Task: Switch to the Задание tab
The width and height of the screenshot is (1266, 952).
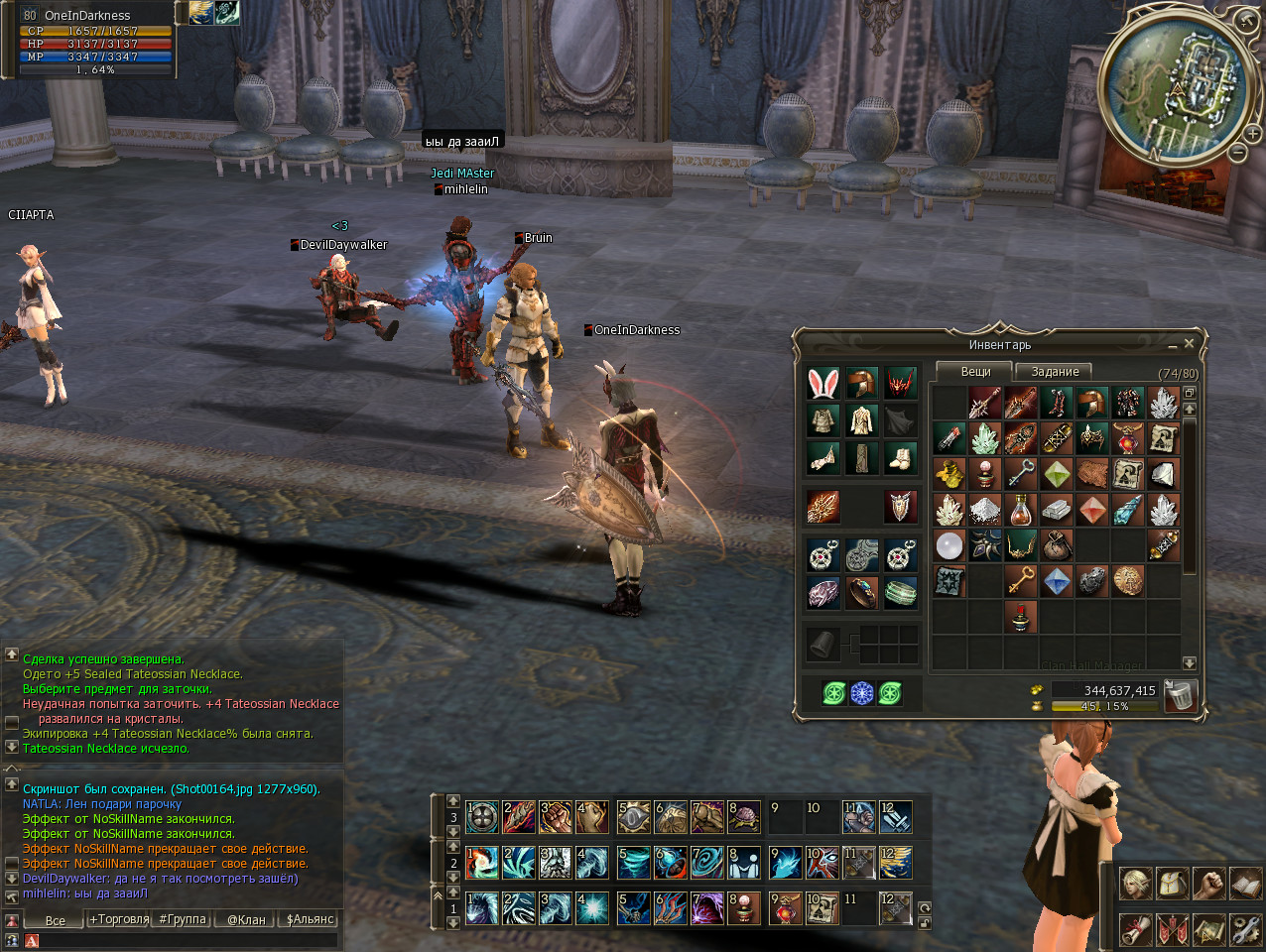Action: point(1055,372)
